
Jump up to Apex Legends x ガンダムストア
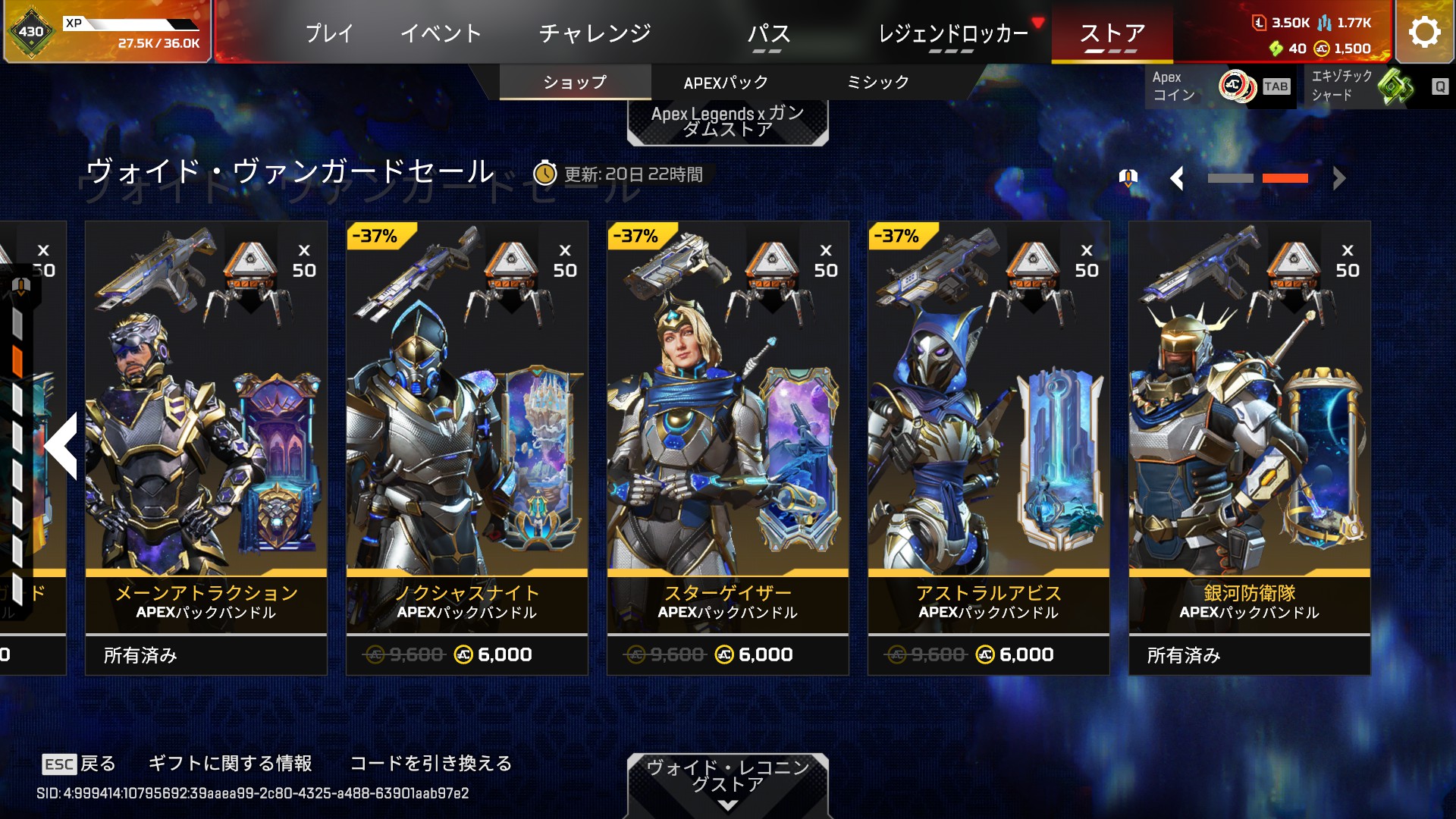click(x=727, y=121)
